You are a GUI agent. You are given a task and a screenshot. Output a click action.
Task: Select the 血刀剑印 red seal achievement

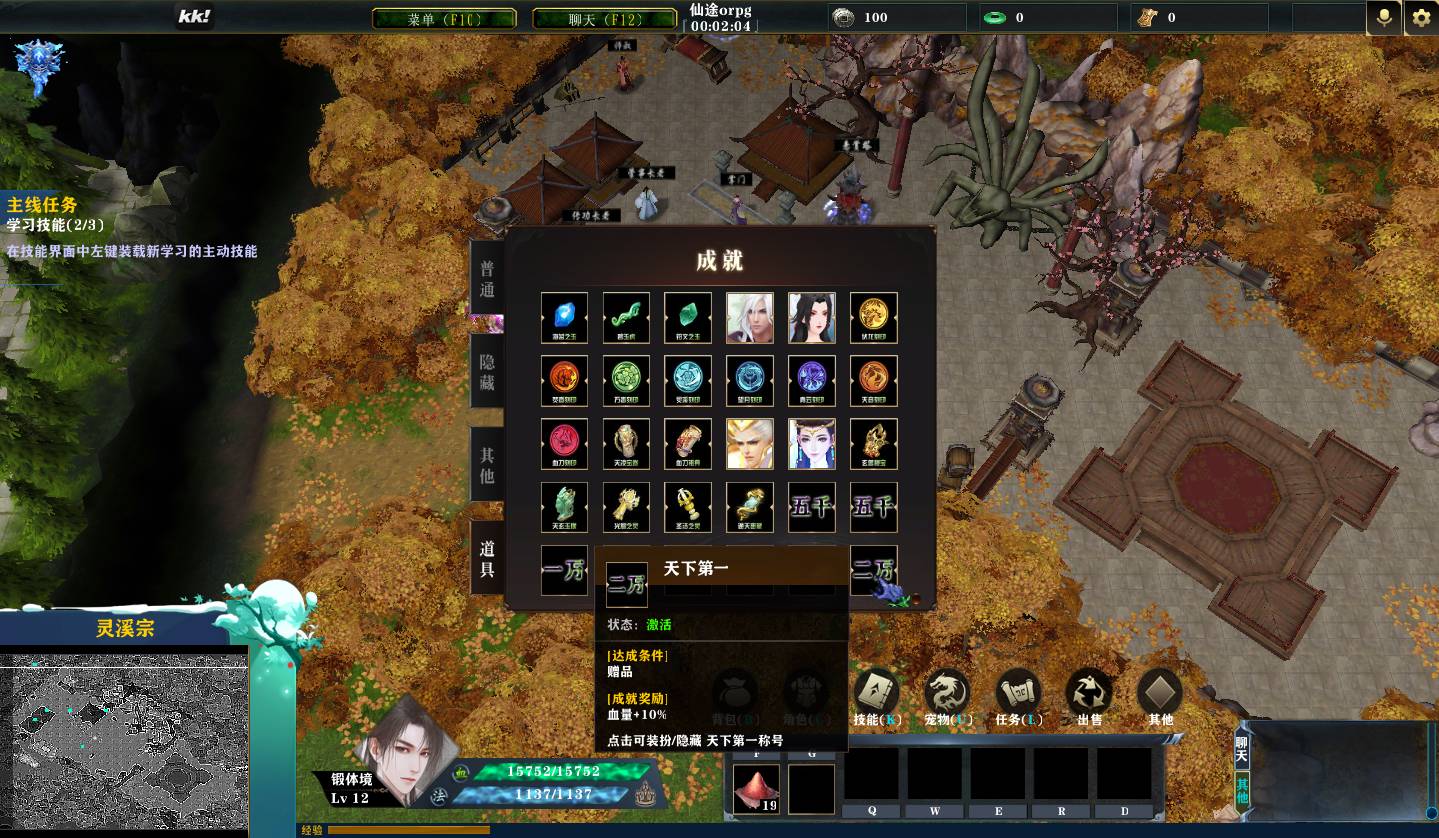(564, 443)
